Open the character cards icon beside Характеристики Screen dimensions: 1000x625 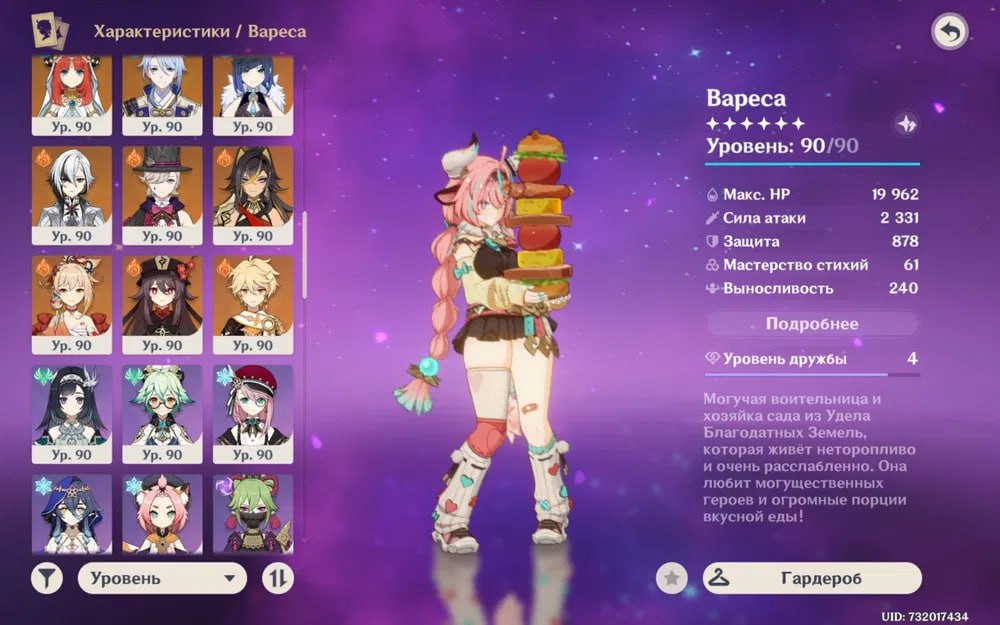[48, 32]
